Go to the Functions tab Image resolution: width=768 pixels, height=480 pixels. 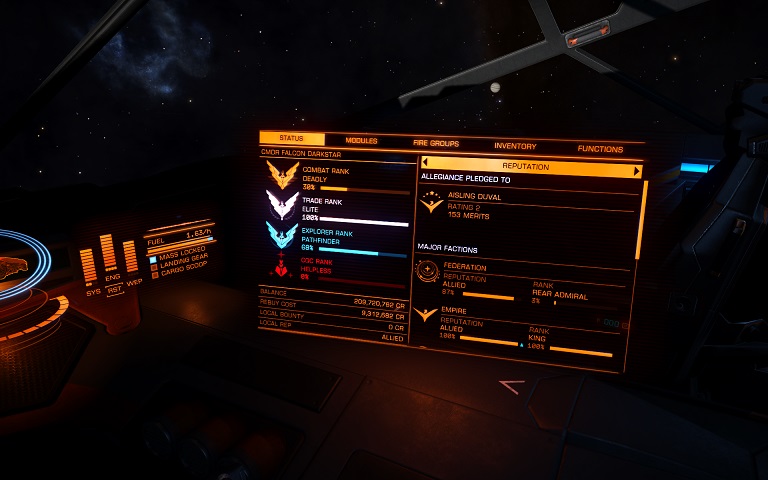(599, 149)
